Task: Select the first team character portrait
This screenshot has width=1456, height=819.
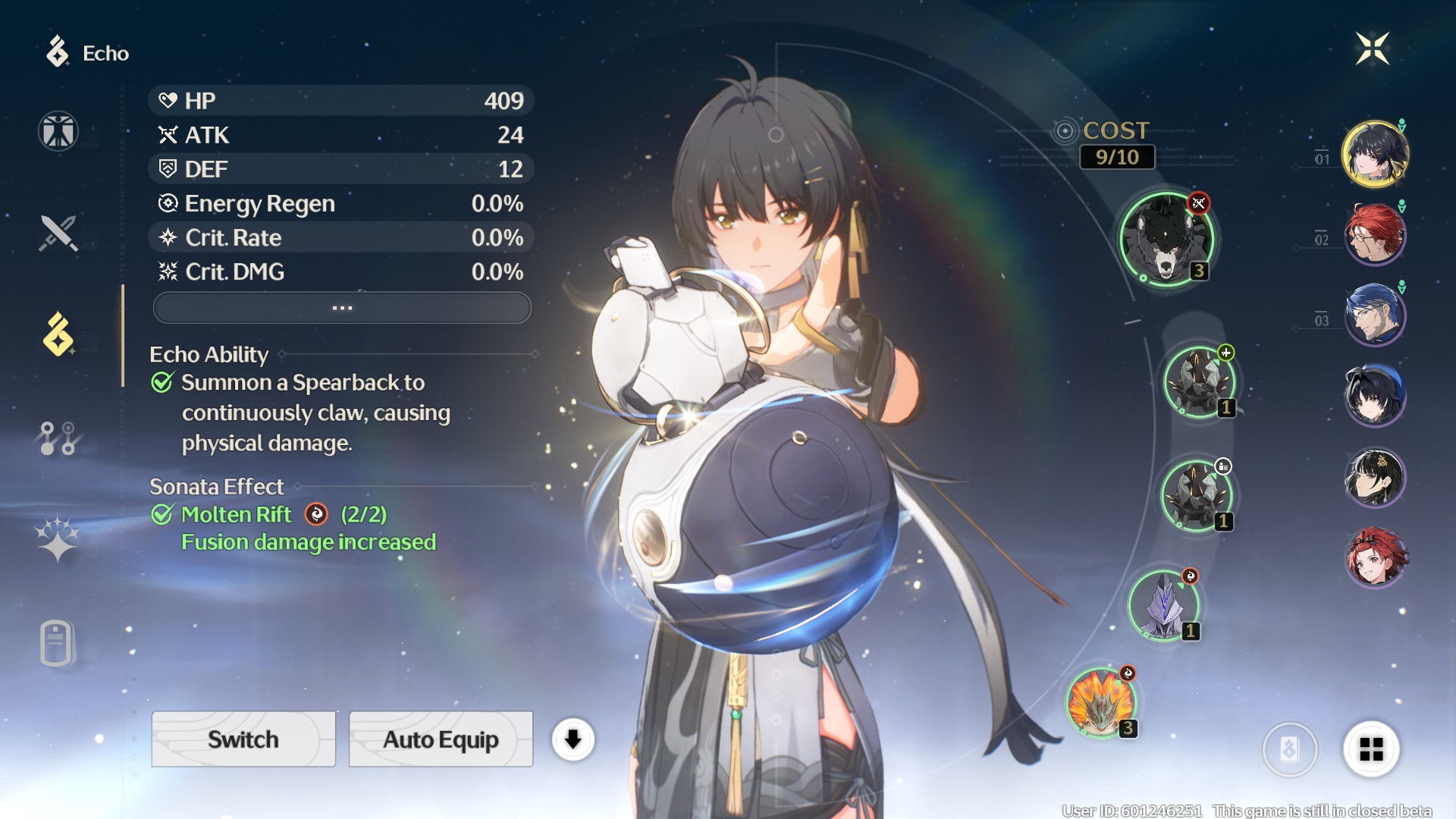Action: (1374, 154)
